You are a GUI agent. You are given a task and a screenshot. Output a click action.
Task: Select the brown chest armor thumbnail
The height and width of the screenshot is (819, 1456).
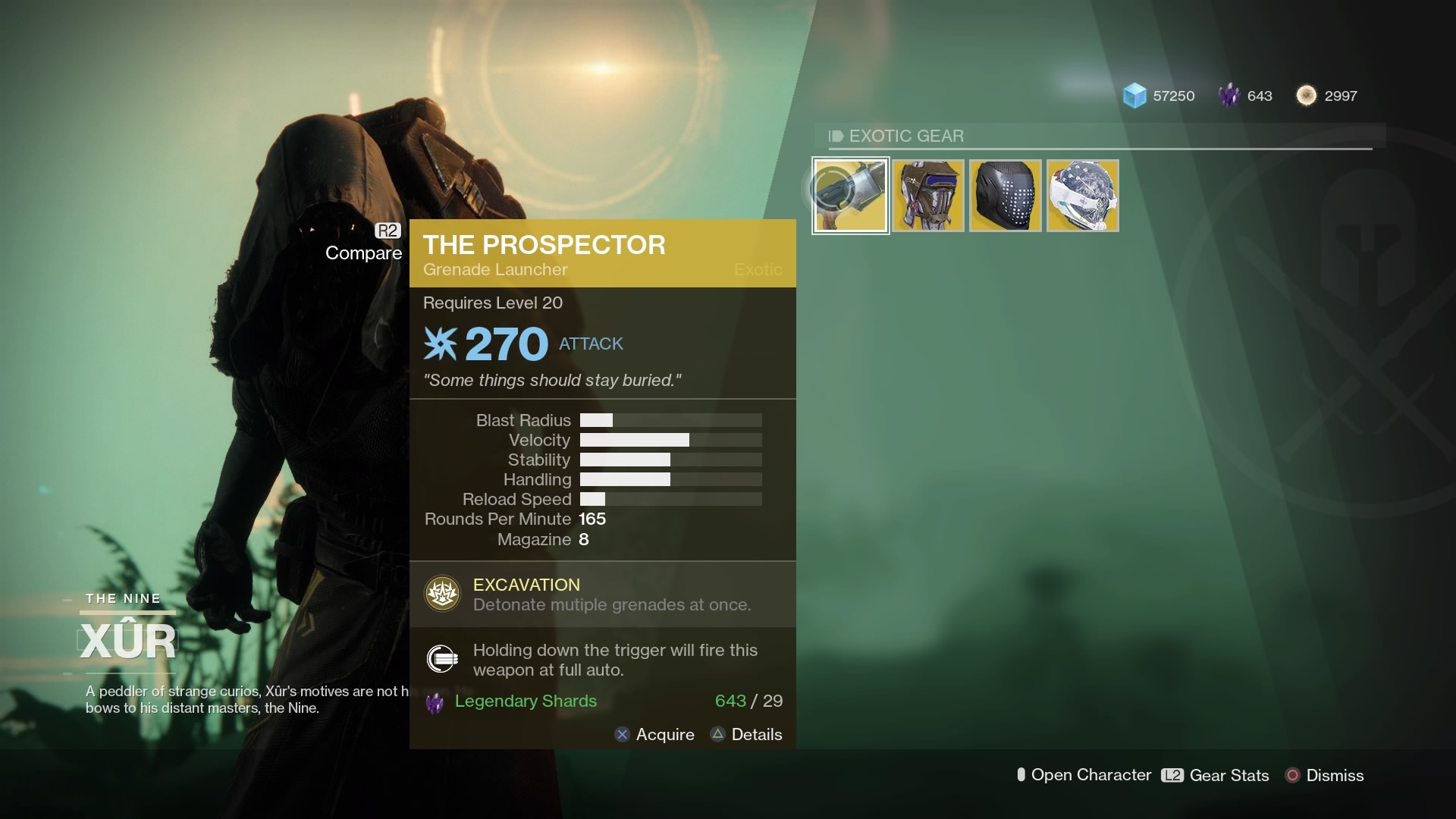tap(927, 195)
